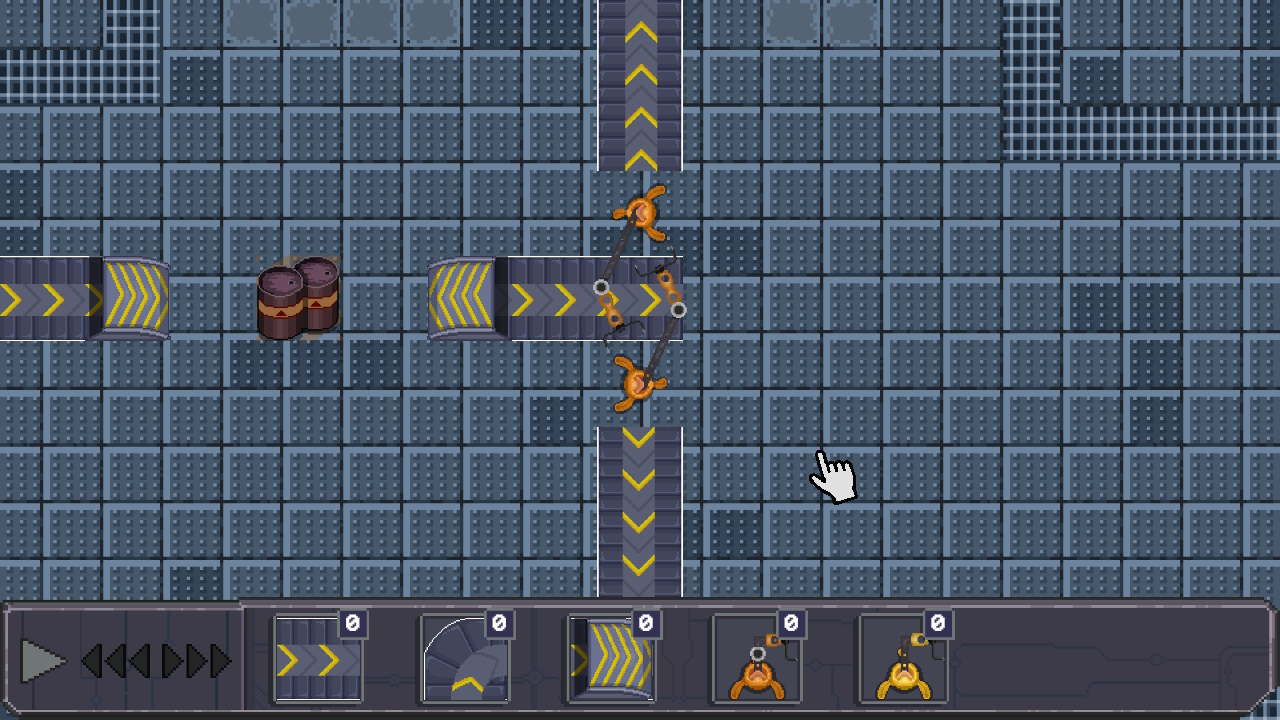1280x720 pixels.
Task: Select the yellow robot arm tool
Action: pos(905,662)
